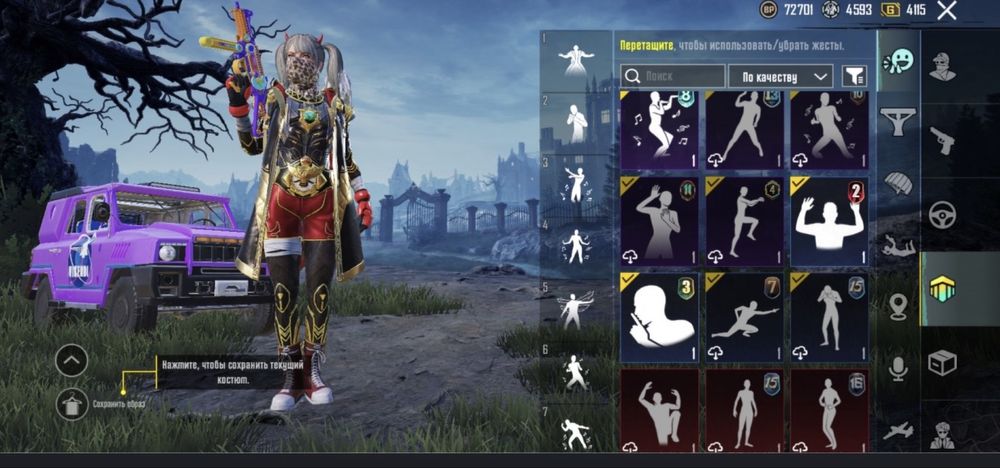This screenshot has height=468, width=1000.
Task: Select the saxophone-playing emote tile
Action: (x=658, y=128)
